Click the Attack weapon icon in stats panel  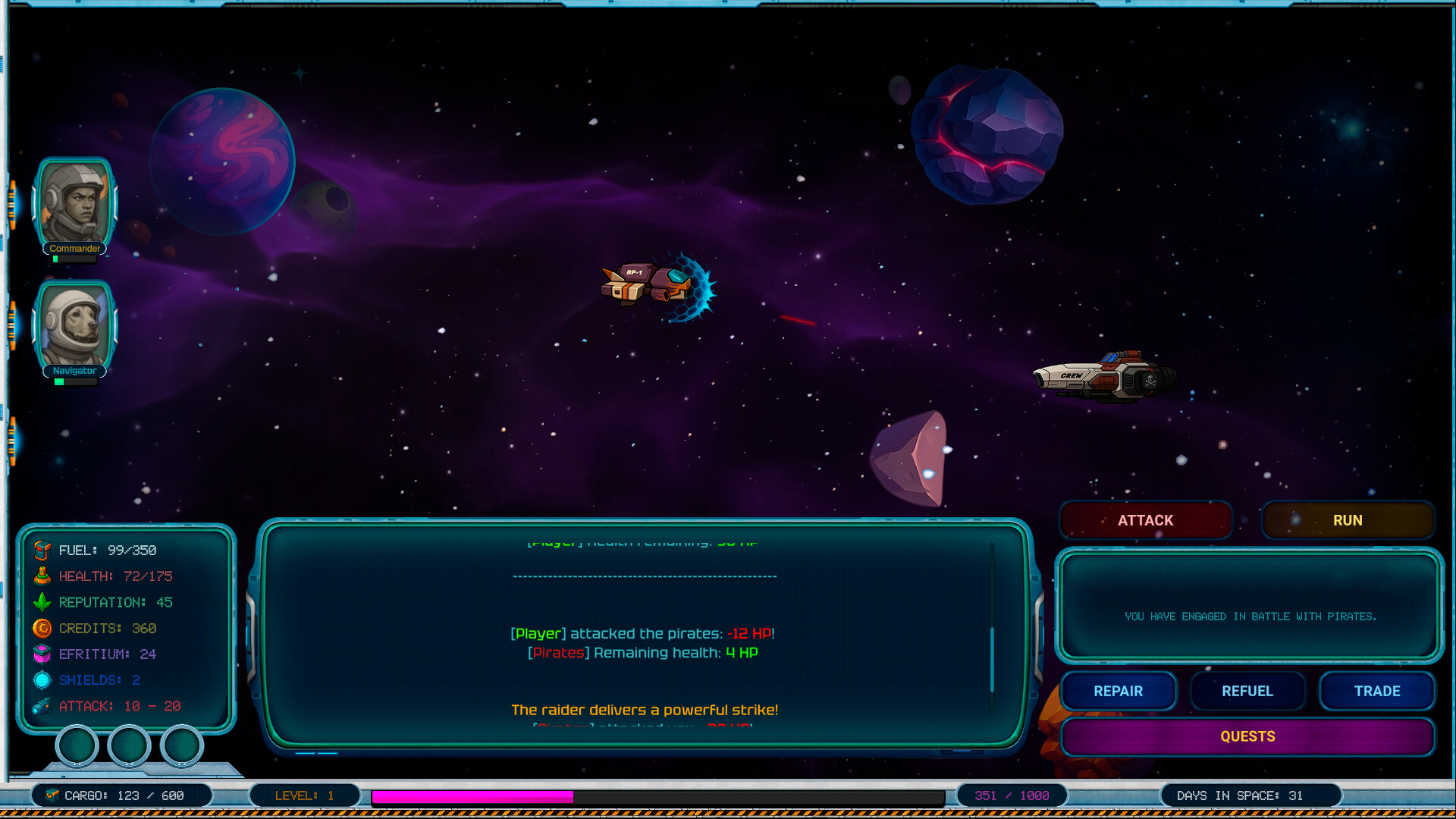coord(42,705)
